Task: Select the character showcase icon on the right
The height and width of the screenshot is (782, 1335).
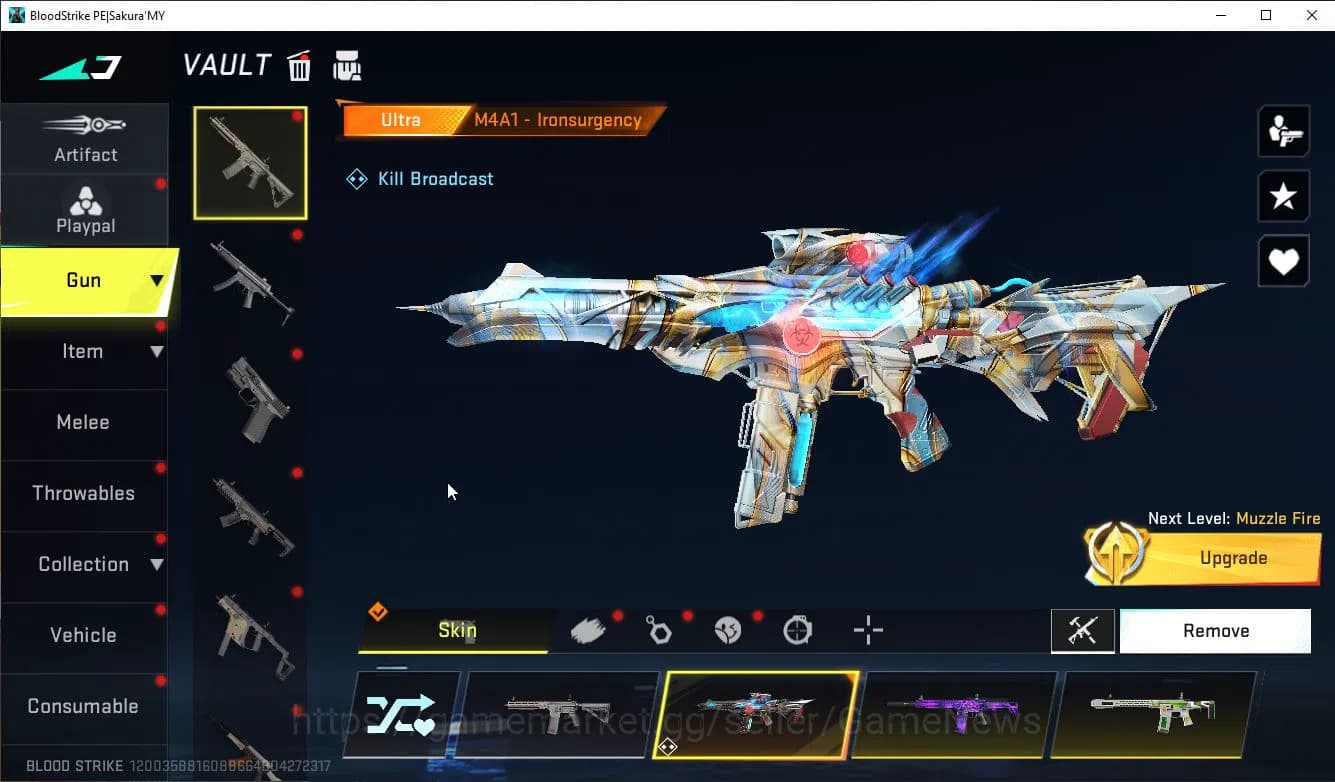Action: (1283, 130)
